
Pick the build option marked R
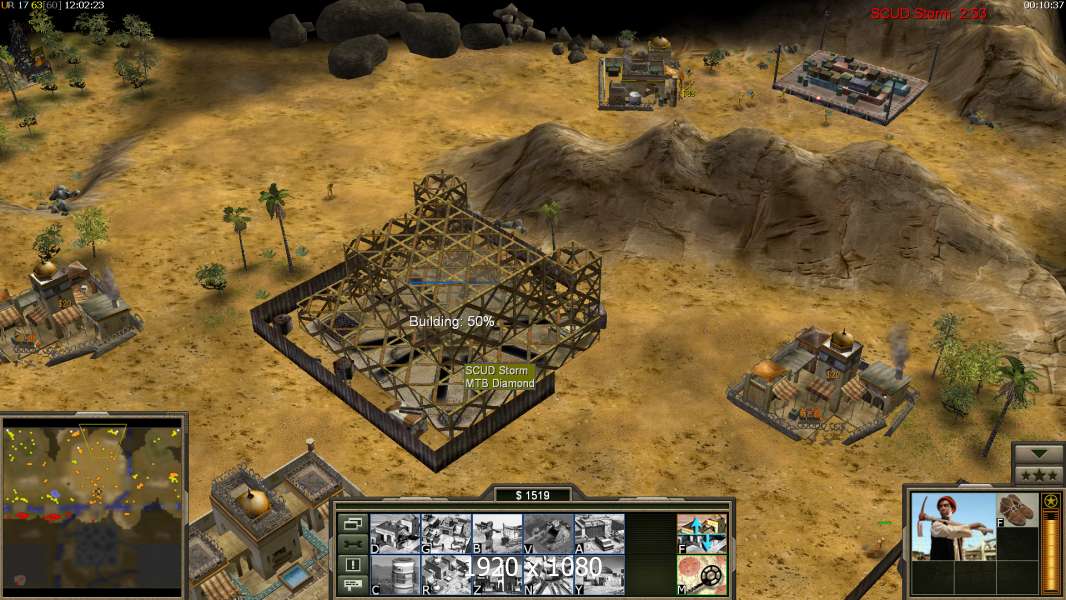coord(446,574)
